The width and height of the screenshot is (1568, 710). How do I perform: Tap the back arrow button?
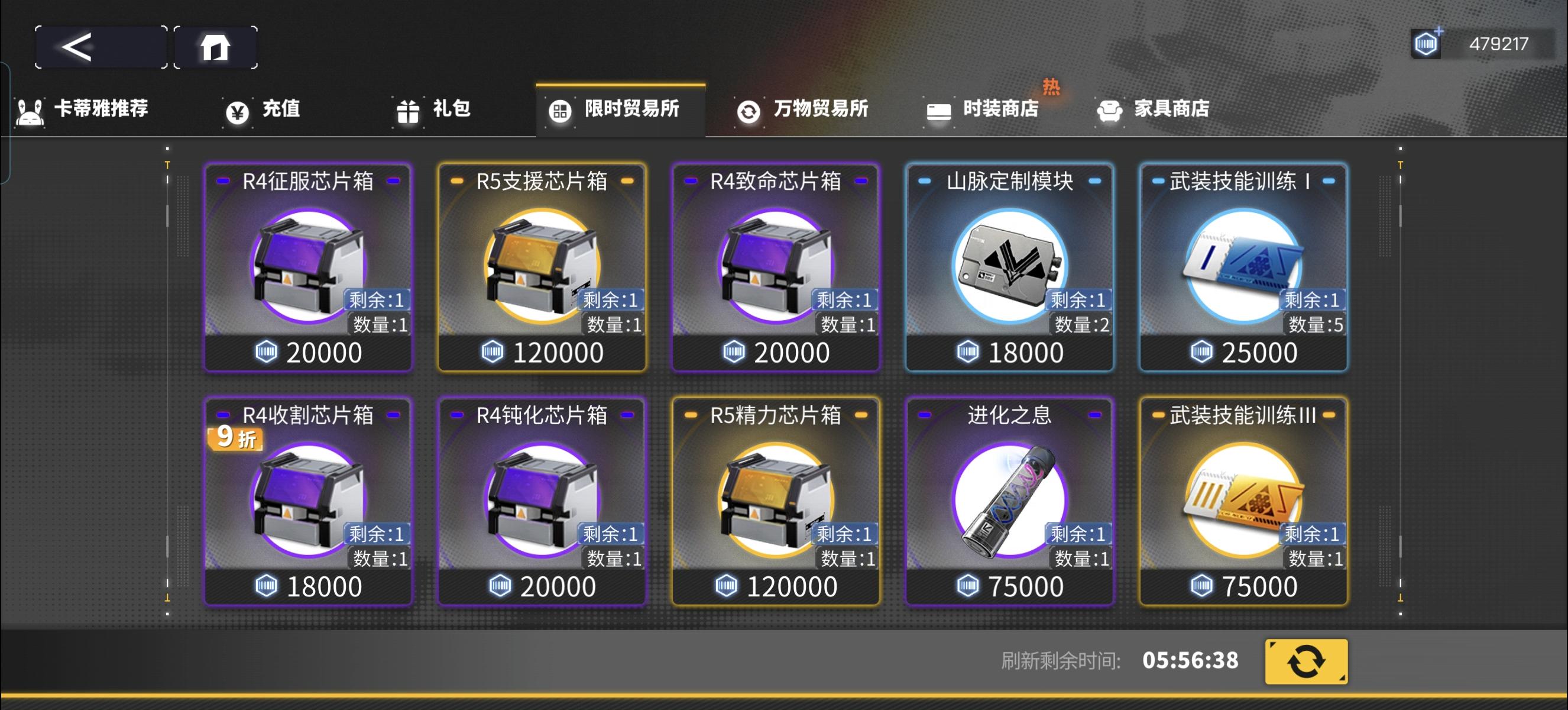[99, 46]
